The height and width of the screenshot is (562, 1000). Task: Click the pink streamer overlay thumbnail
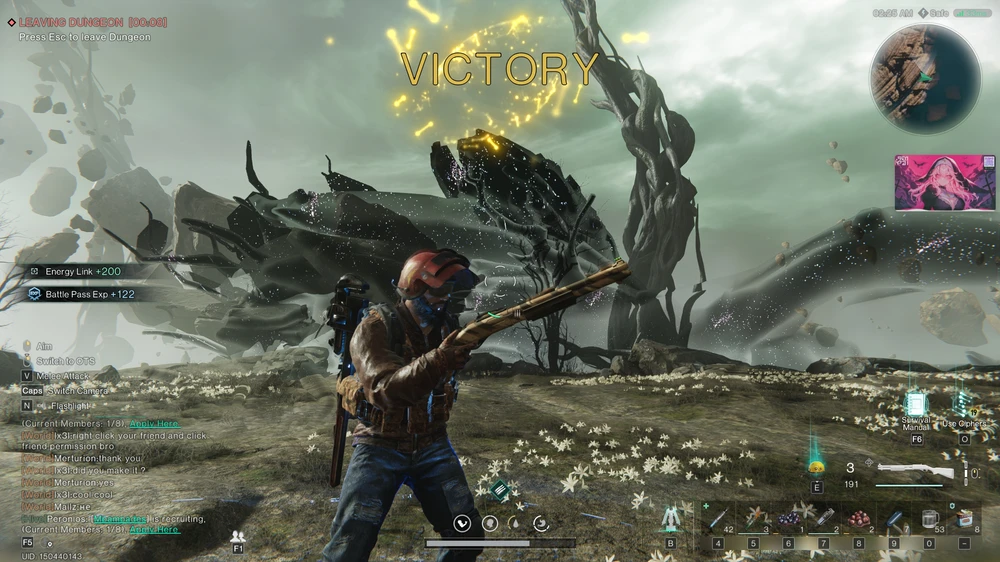click(945, 183)
